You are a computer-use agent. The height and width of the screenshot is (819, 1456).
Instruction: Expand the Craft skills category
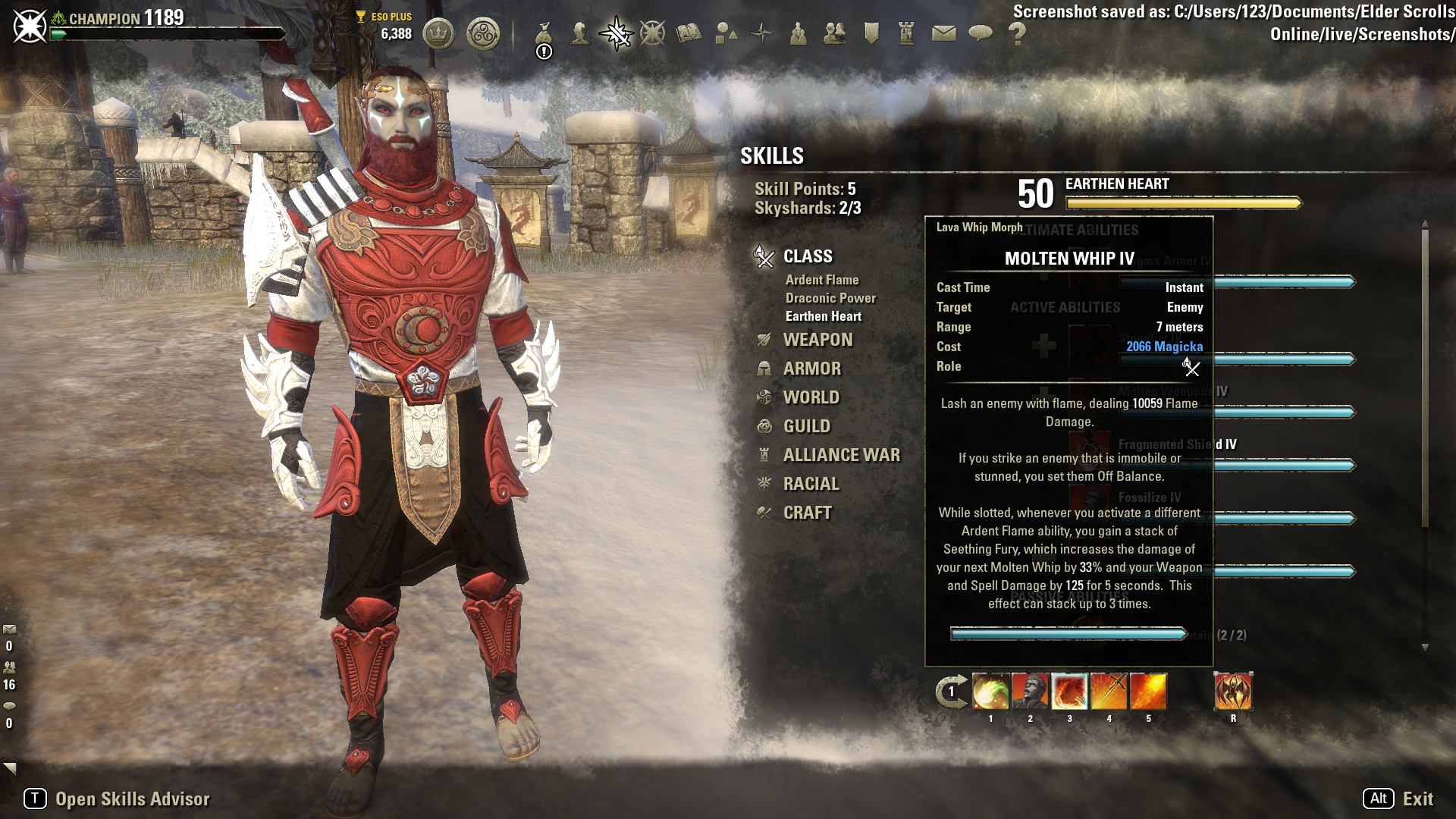coord(807,513)
